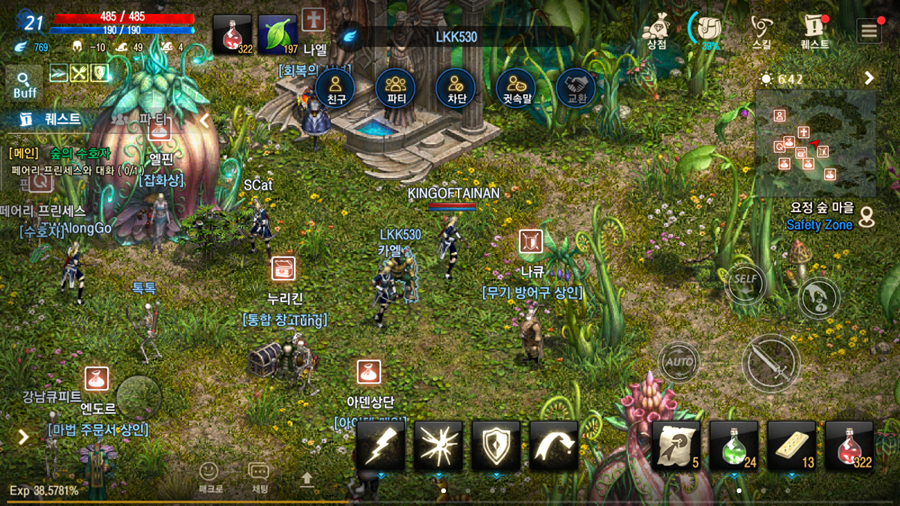Tap the sword attack button
This screenshot has height=506, width=900.
click(x=771, y=361)
